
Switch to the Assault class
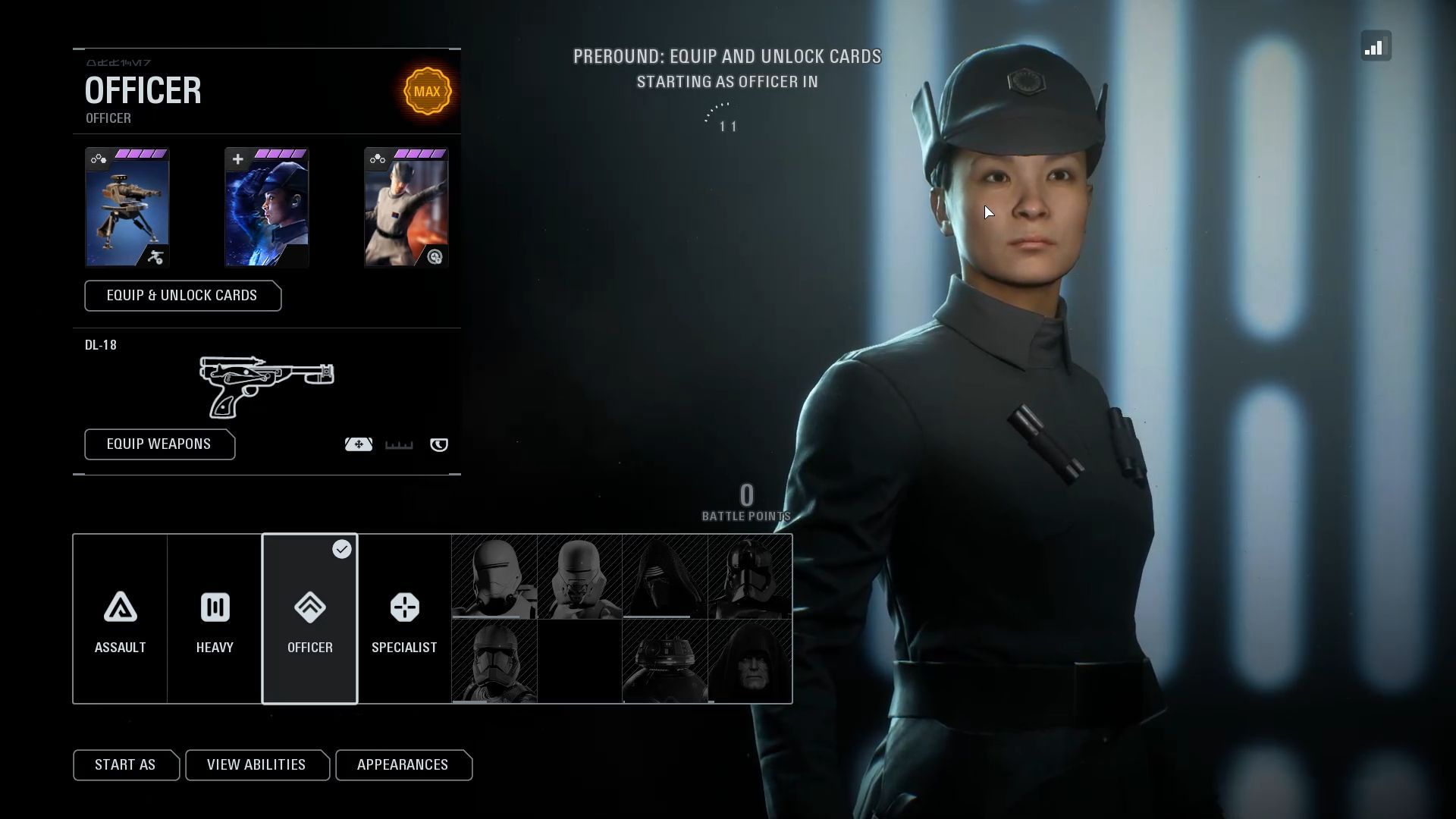(x=120, y=619)
